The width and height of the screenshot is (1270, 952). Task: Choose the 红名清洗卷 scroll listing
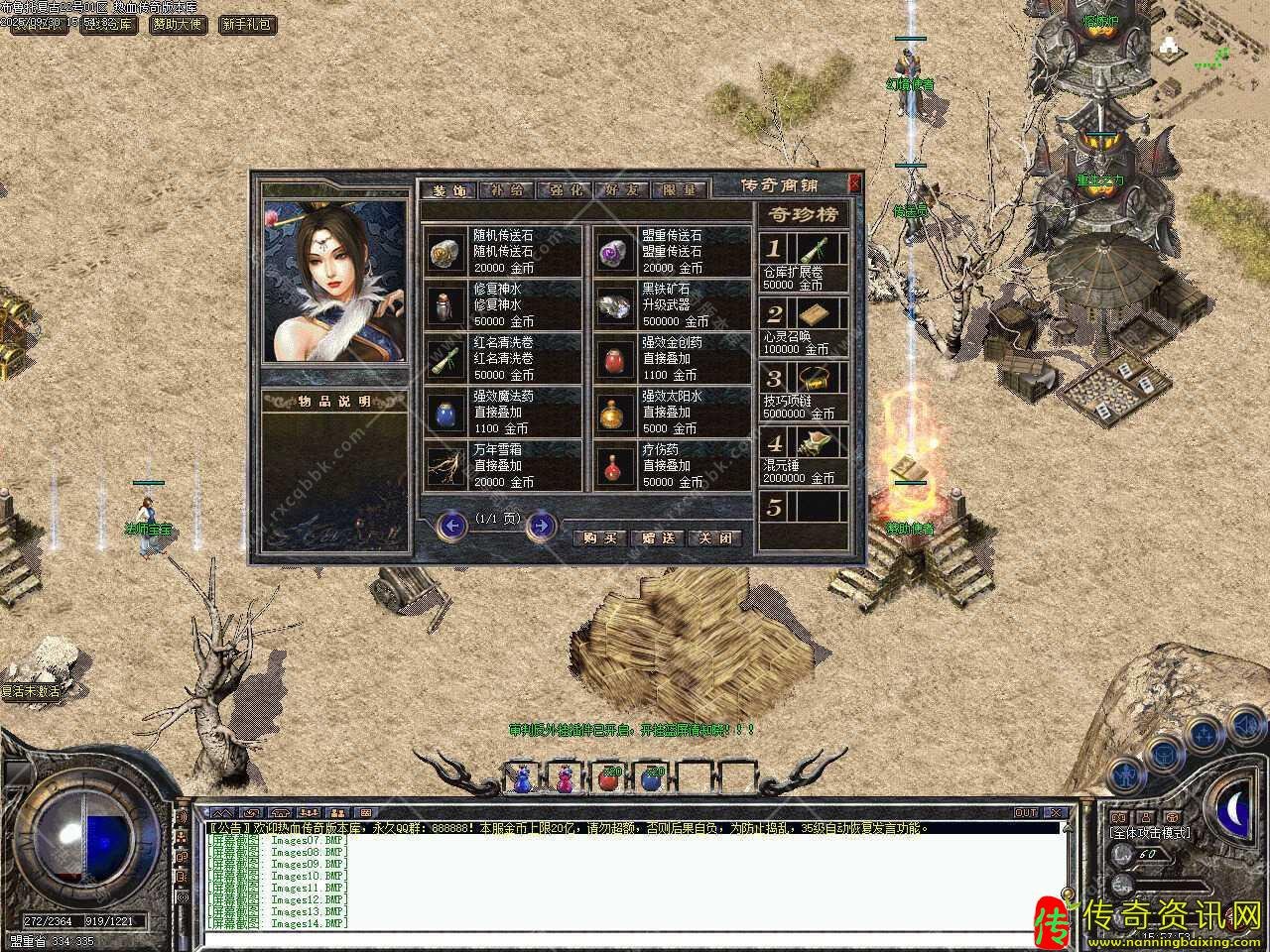point(502,359)
